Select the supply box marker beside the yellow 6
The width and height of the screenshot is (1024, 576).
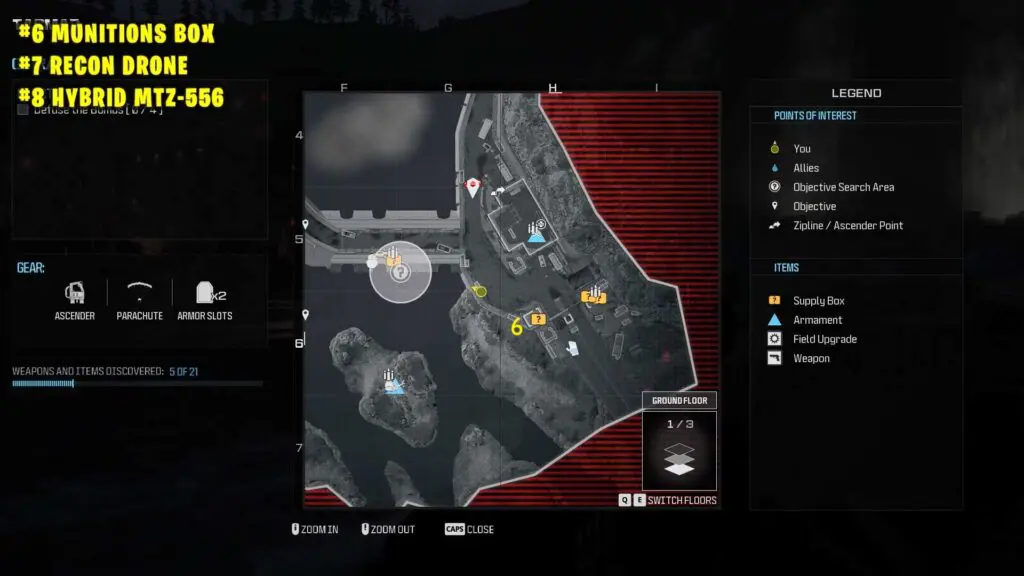538,319
